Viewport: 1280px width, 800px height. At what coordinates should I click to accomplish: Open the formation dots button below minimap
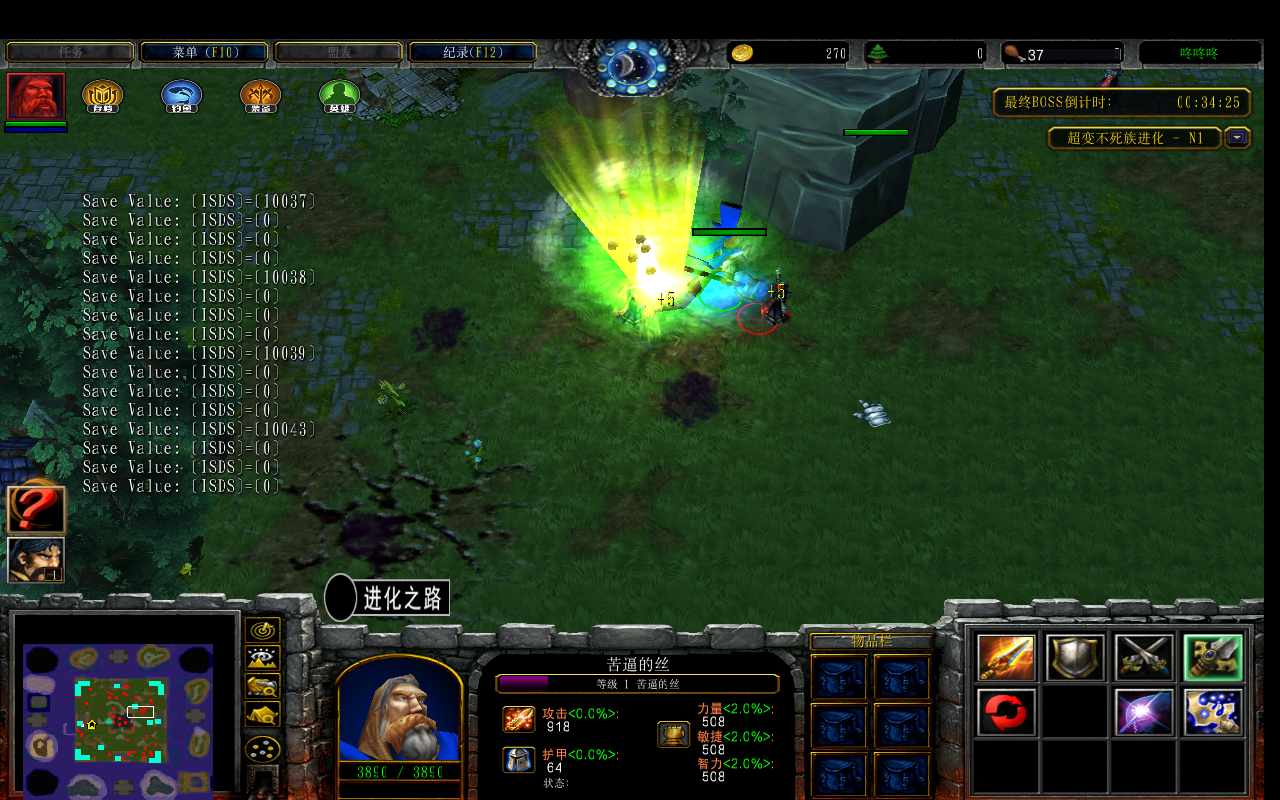(x=263, y=749)
